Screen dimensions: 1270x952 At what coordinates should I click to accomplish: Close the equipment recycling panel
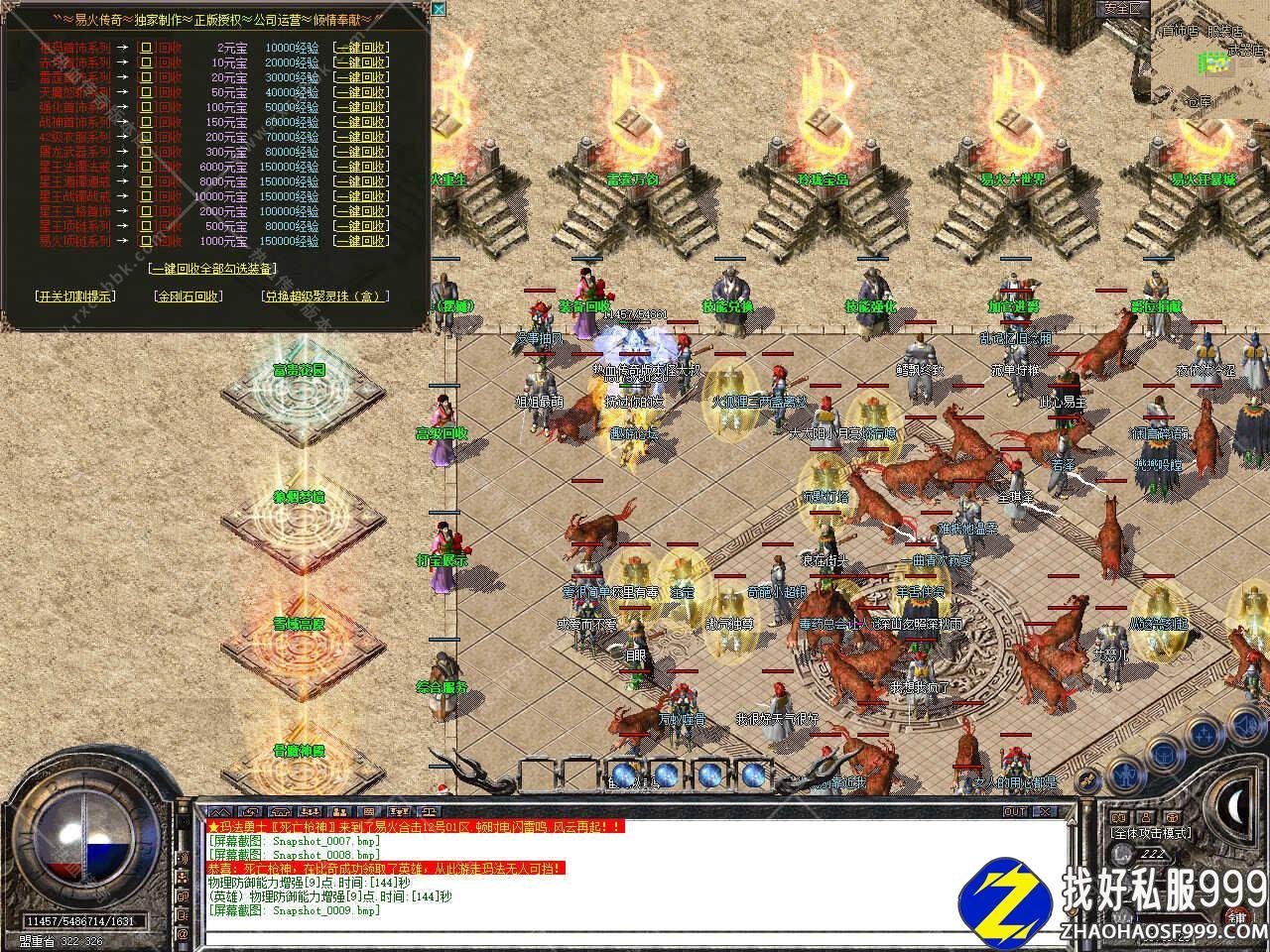pos(439,9)
